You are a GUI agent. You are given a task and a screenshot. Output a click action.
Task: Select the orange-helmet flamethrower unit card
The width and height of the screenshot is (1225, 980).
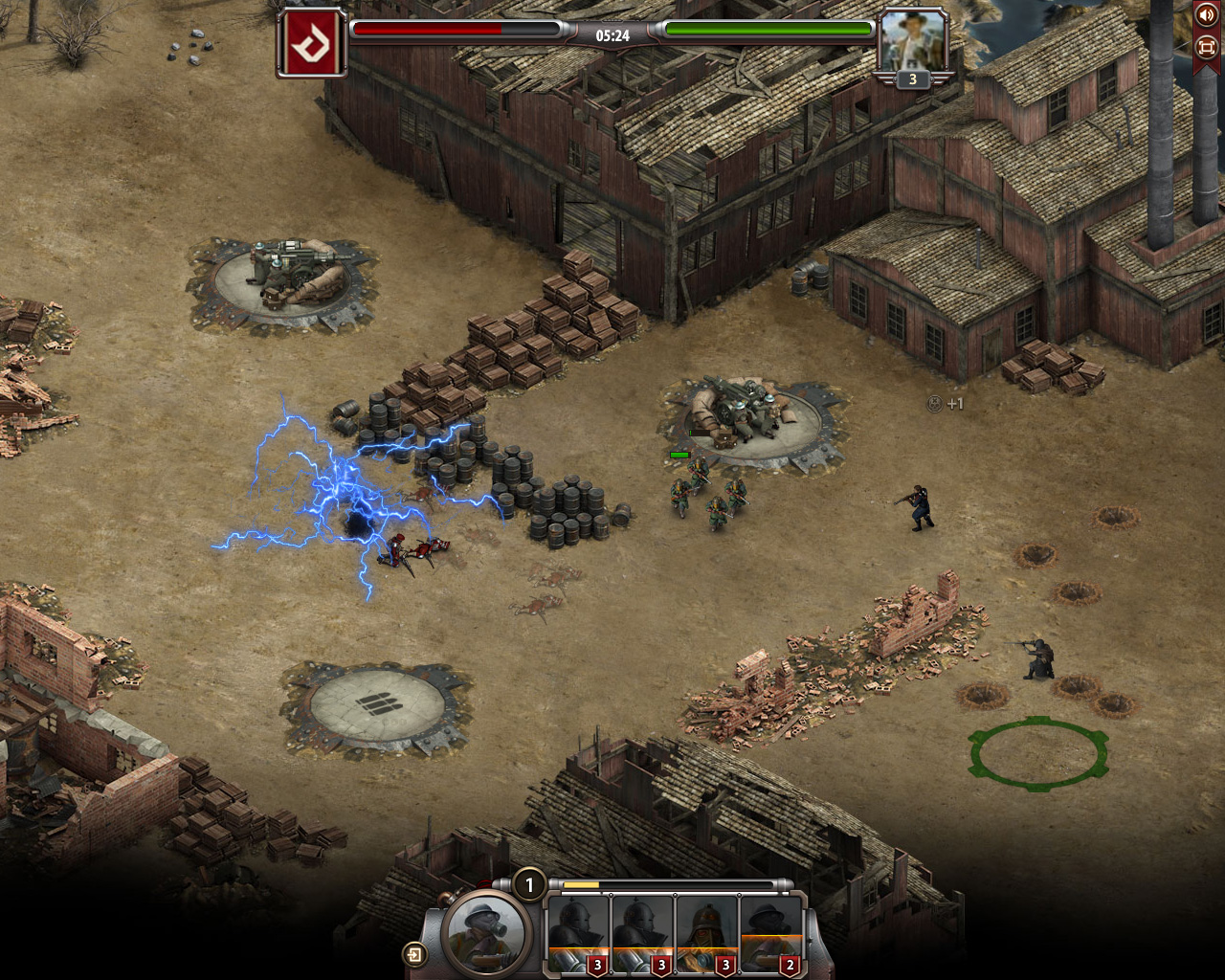706,933
